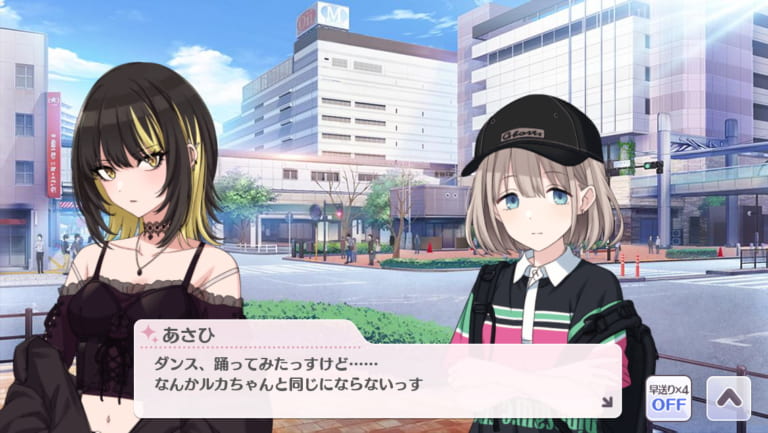Expand the menu with the up-arrow button

click(728, 397)
